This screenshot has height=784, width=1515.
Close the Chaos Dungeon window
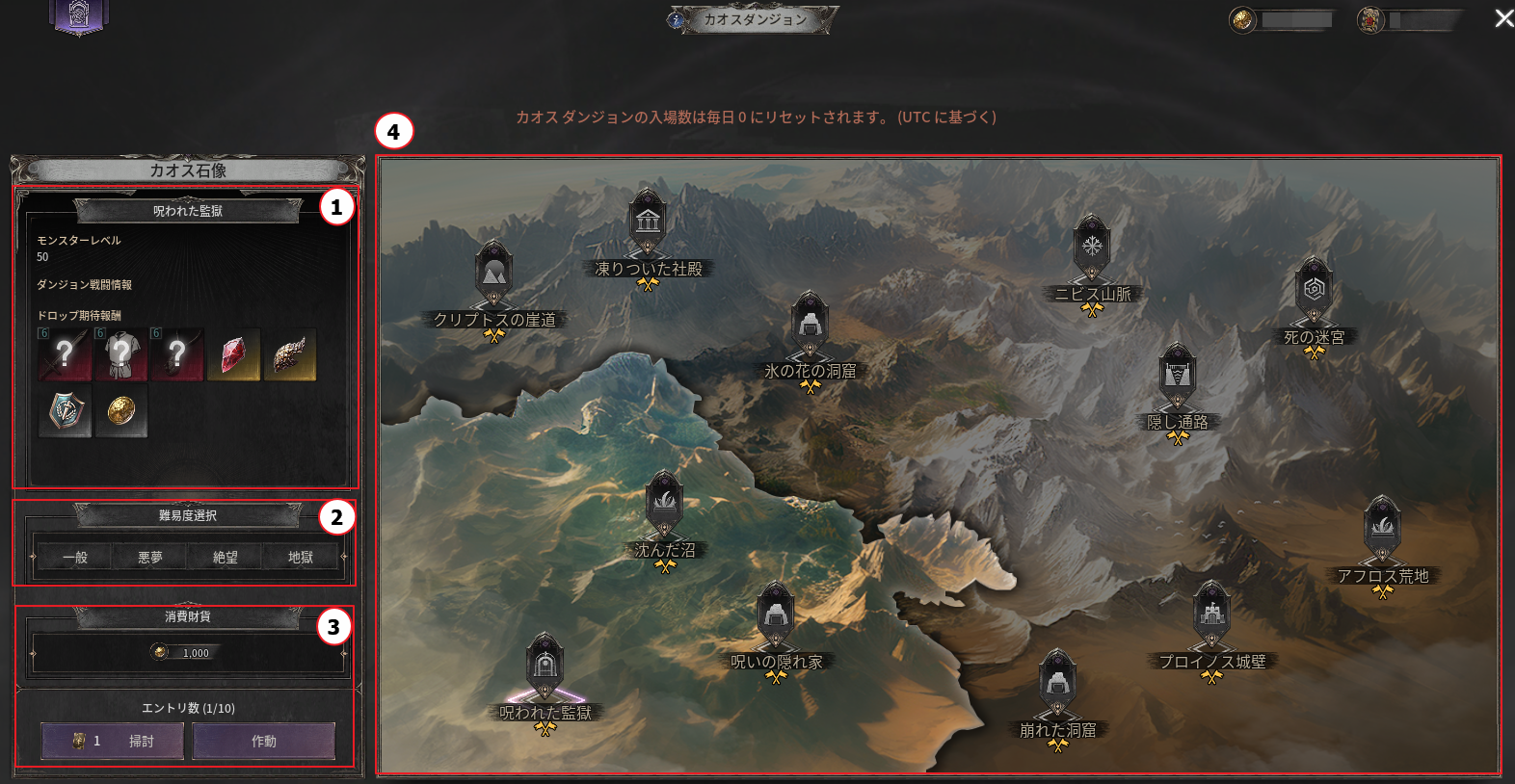click(1503, 18)
